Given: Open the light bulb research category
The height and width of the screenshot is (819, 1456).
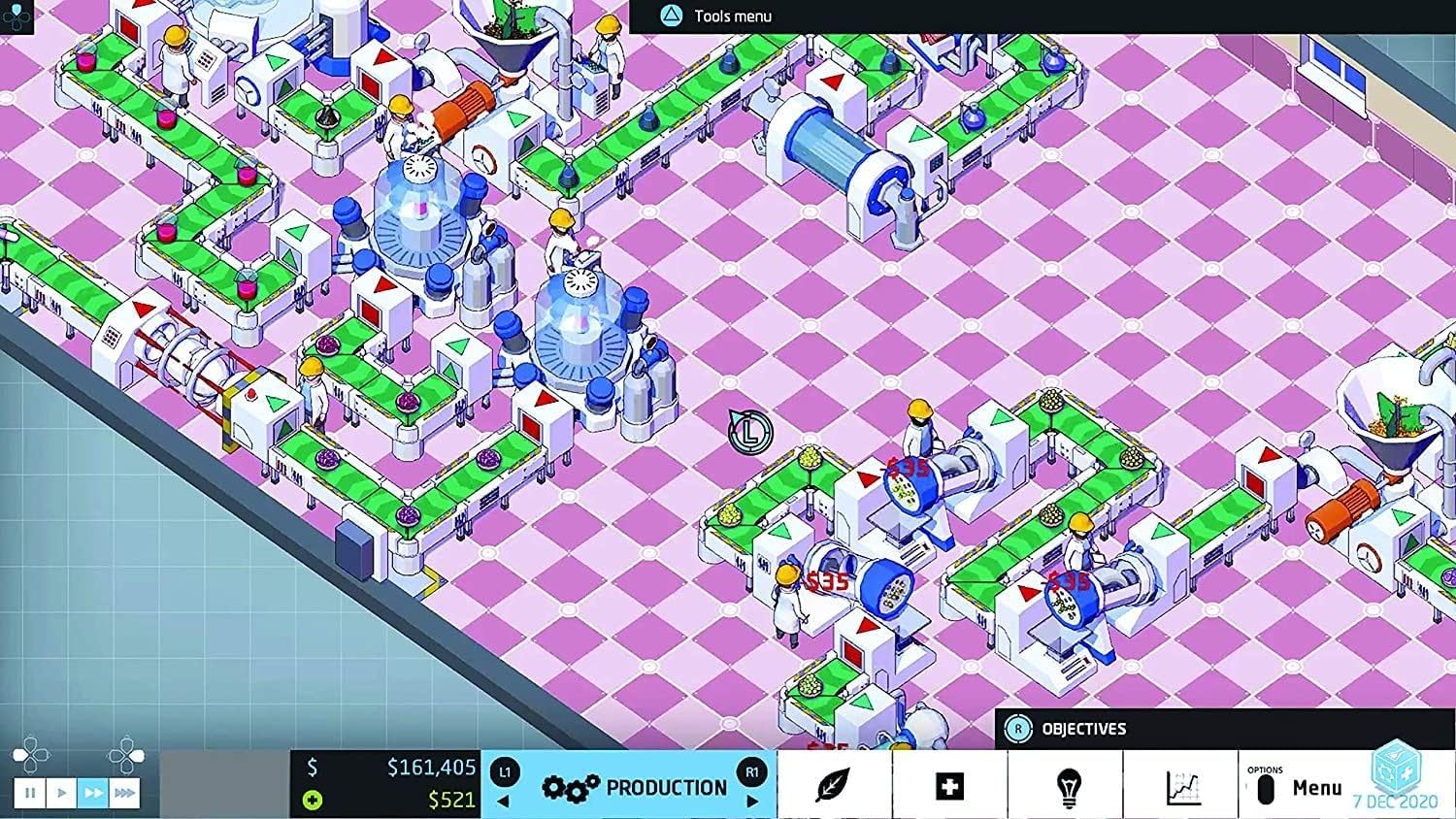Looking at the screenshot, I should (1068, 785).
